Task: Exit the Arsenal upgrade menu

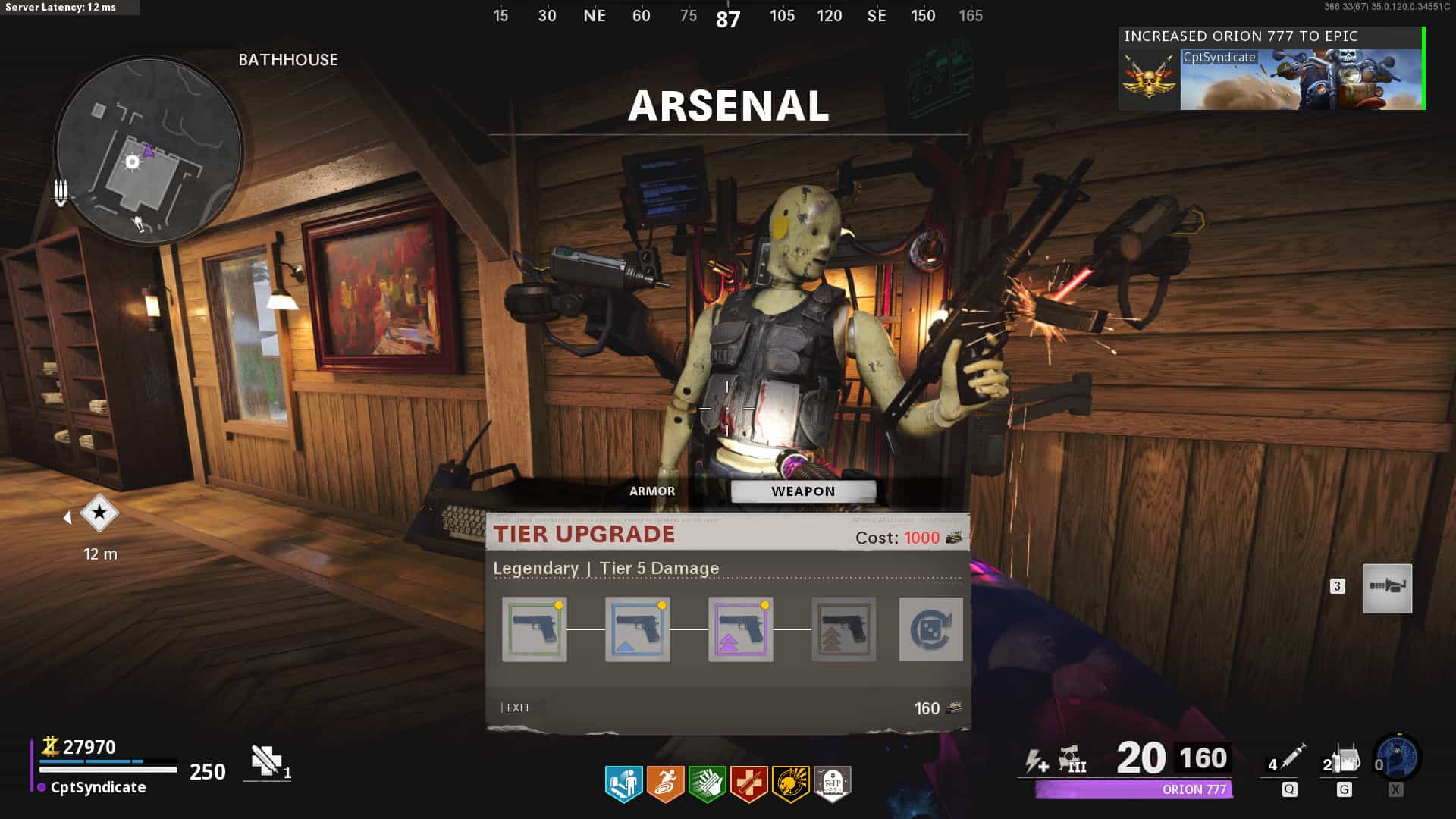Action: click(x=518, y=708)
